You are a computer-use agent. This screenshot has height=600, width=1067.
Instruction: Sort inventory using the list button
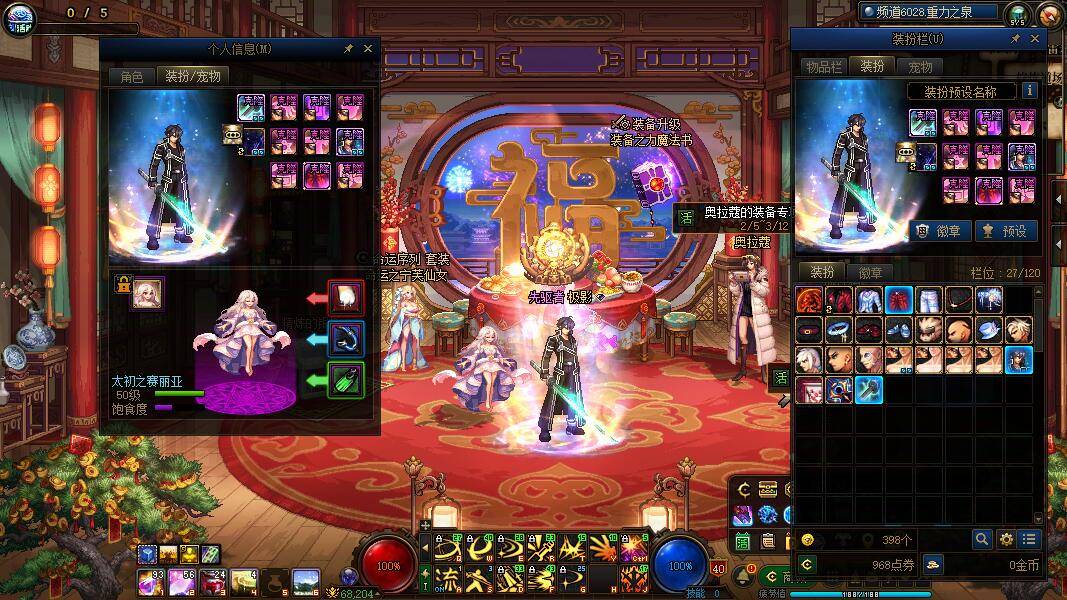(x=1029, y=539)
